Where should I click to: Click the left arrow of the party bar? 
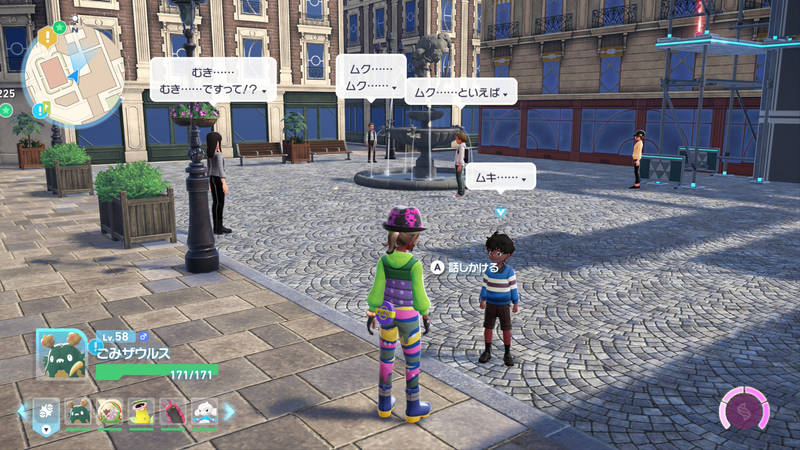(22, 411)
